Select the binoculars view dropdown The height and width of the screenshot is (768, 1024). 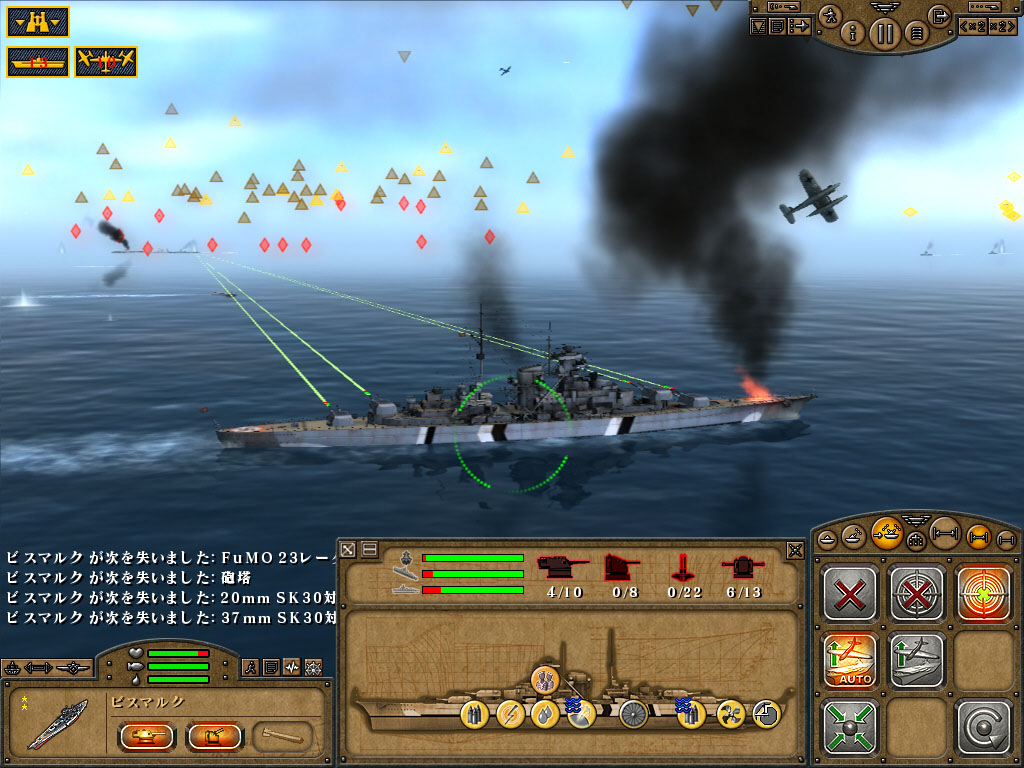[x=38, y=21]
